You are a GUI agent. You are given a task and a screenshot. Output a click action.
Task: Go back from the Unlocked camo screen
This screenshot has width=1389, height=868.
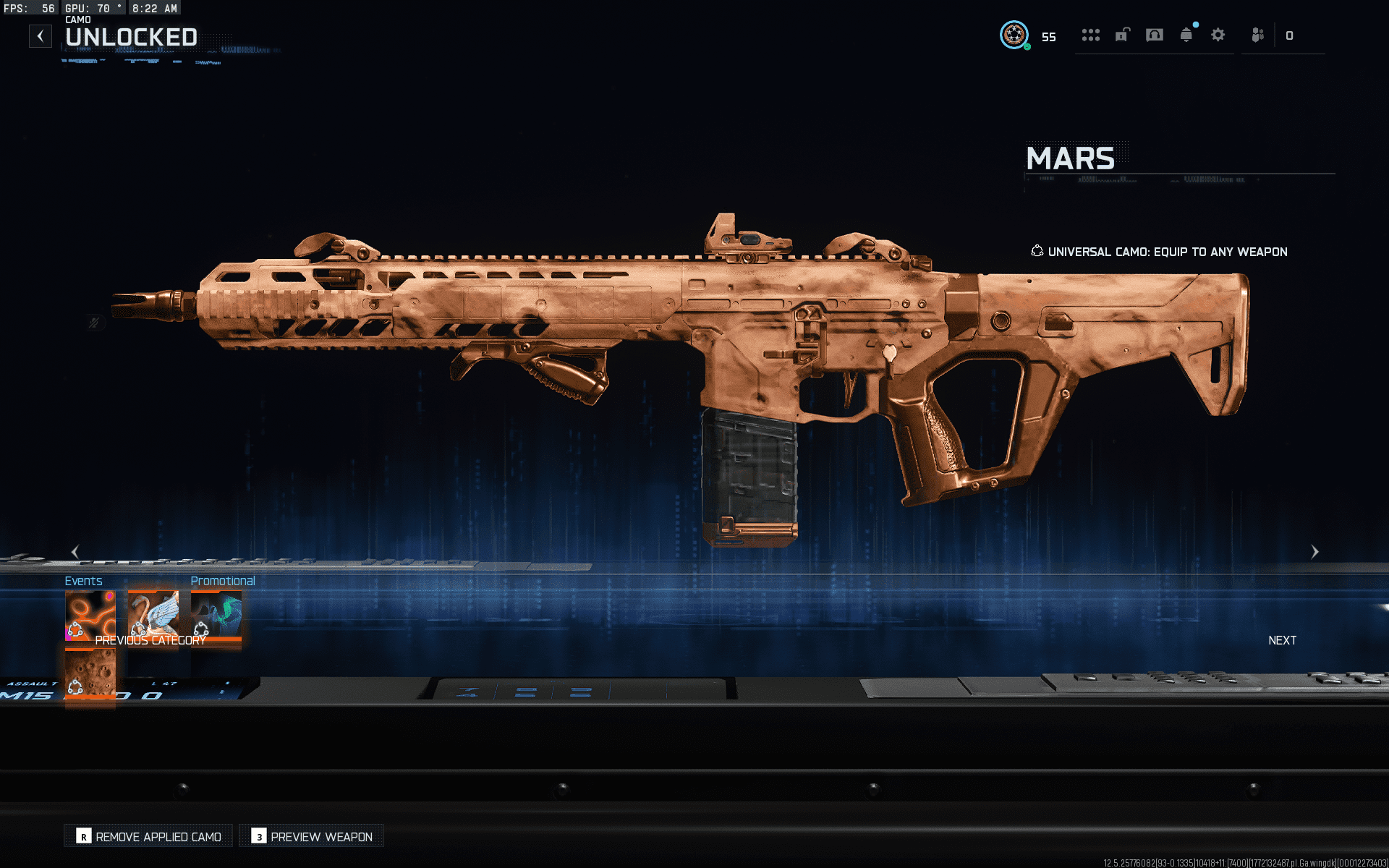(x=41, y=36)
